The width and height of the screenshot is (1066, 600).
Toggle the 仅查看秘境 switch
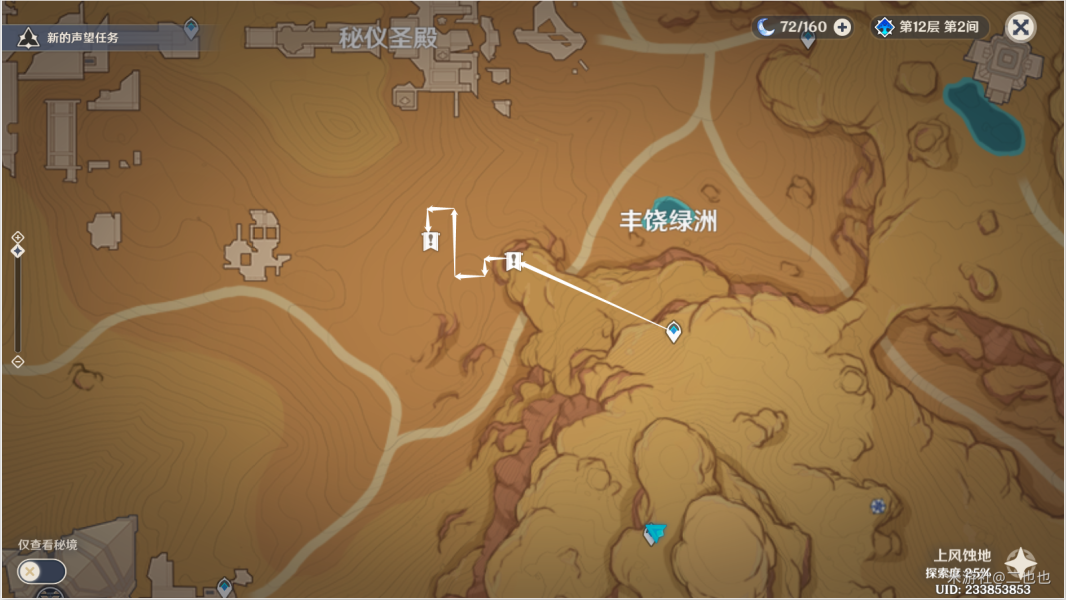[41, 571]
